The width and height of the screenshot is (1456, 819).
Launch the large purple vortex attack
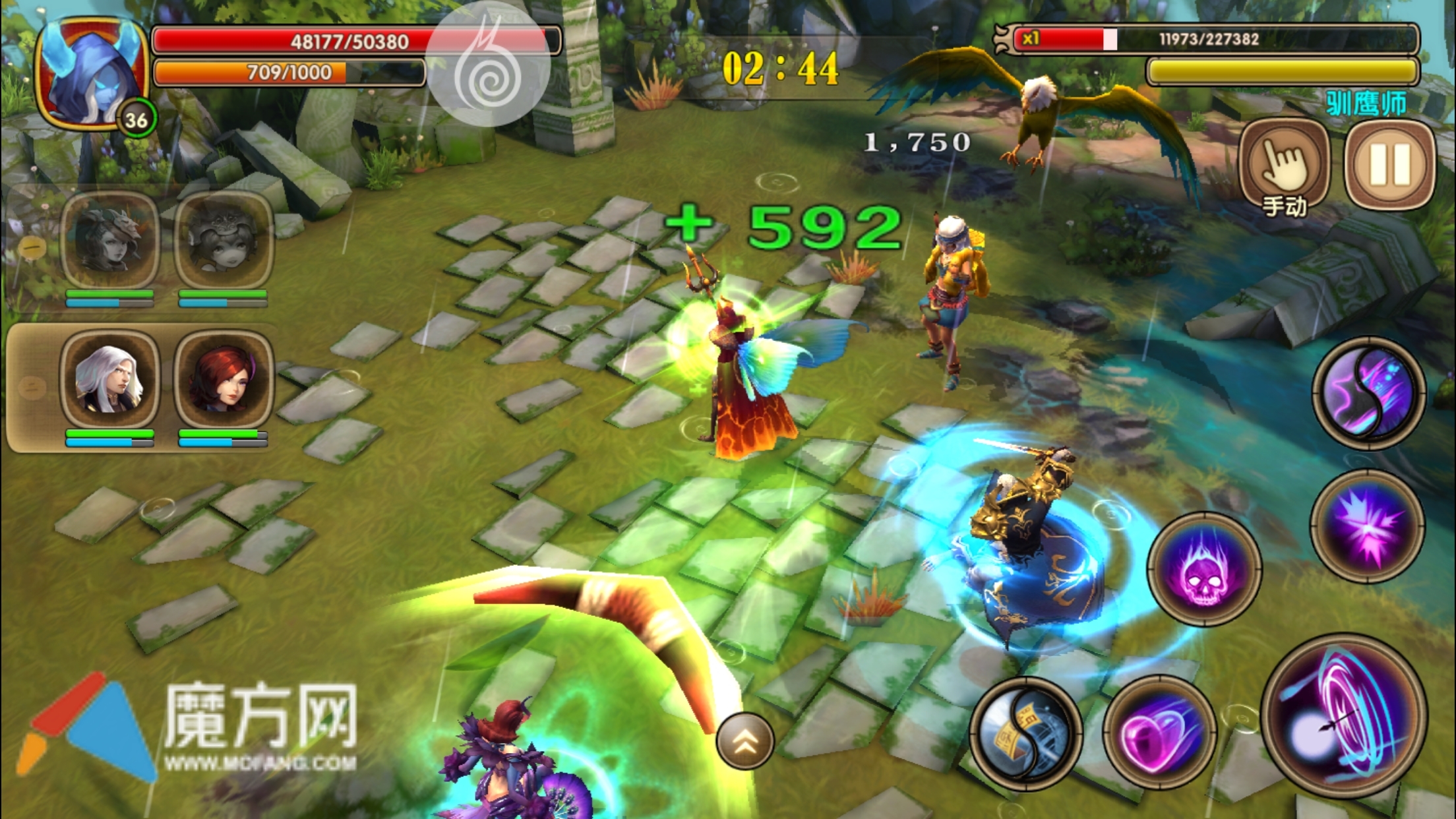pyautogui.click(x=1345, y=715)
